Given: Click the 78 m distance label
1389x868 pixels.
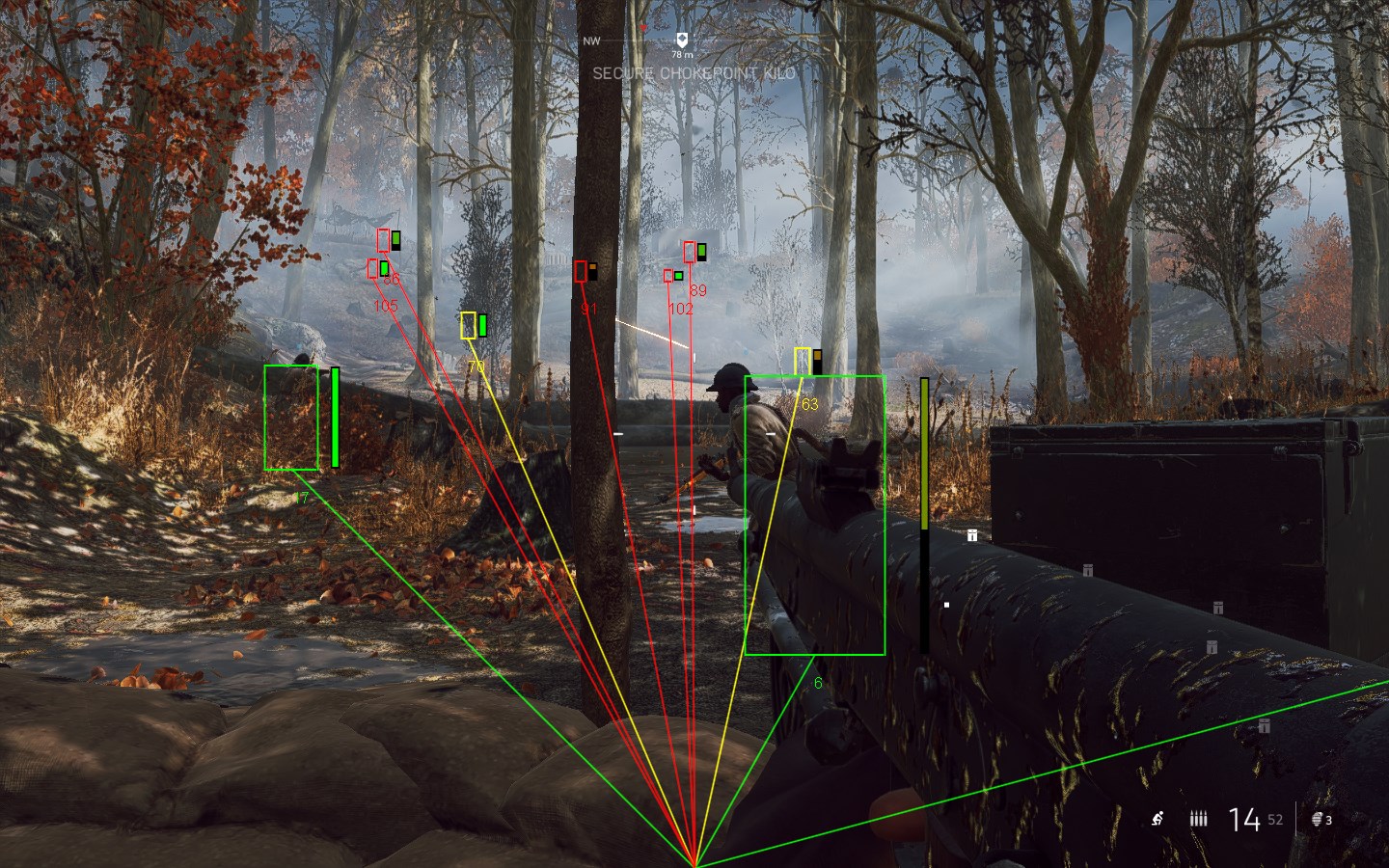Looking at the screenshot, I should pos(682,55).
